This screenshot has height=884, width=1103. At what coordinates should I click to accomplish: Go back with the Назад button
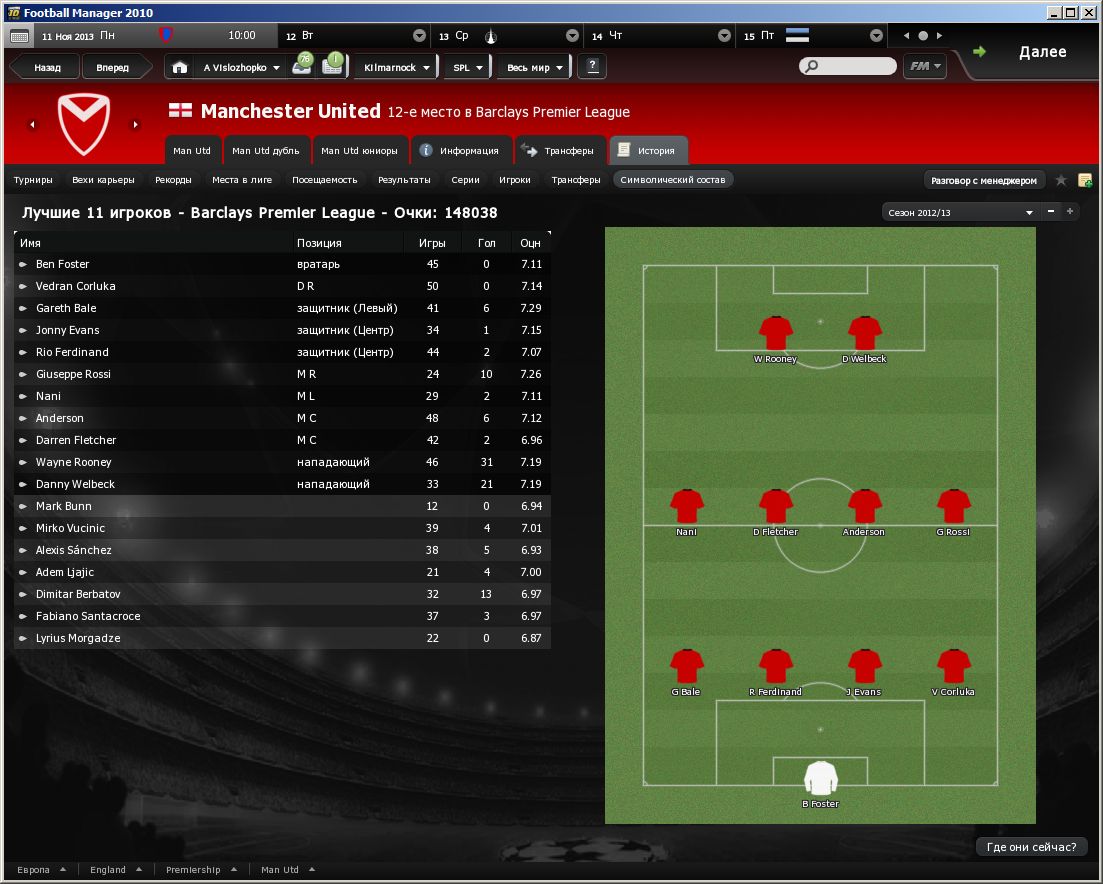click(x=47, y=68)
